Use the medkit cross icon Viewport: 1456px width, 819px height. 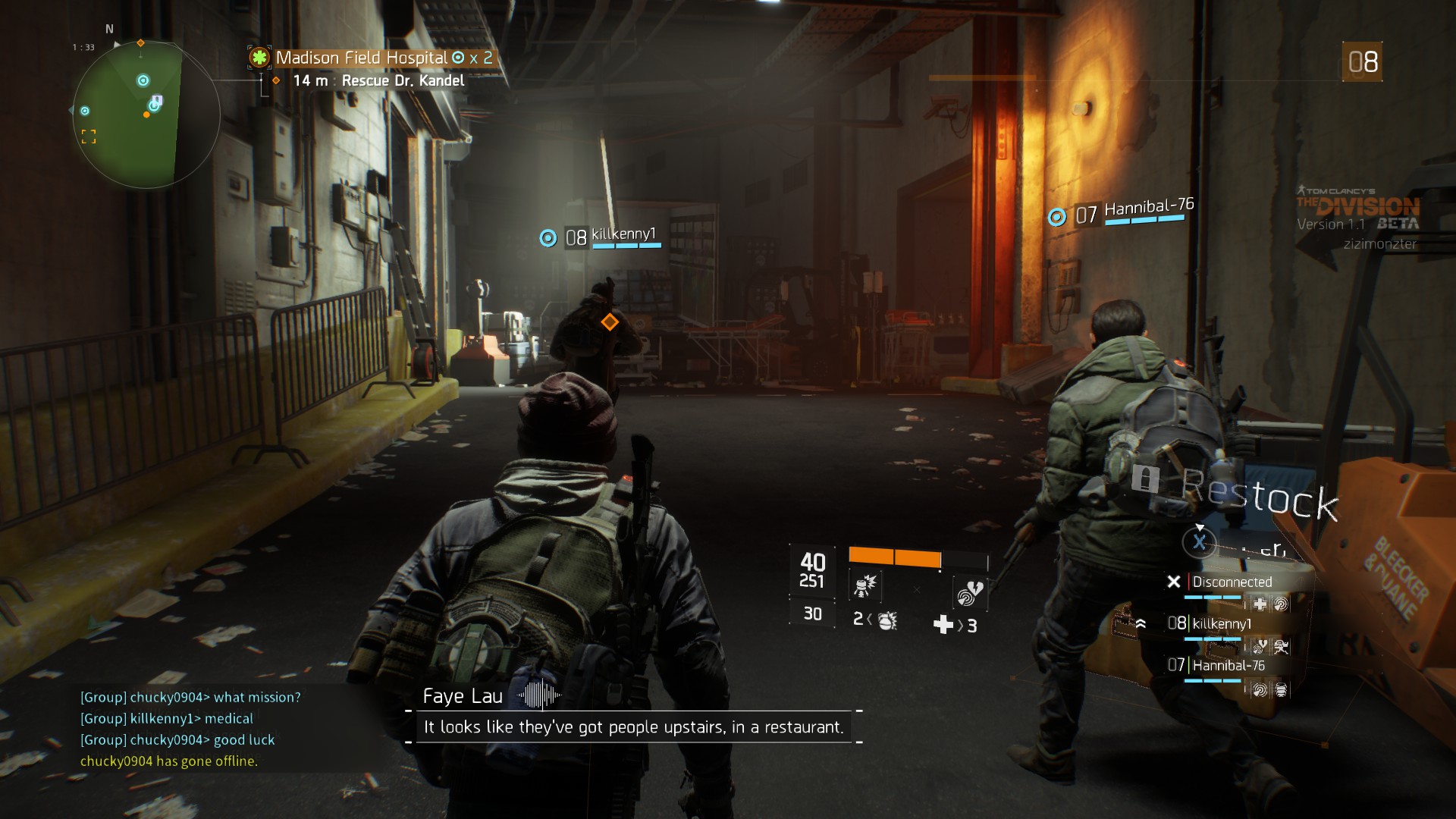click(x=943, y=625)
